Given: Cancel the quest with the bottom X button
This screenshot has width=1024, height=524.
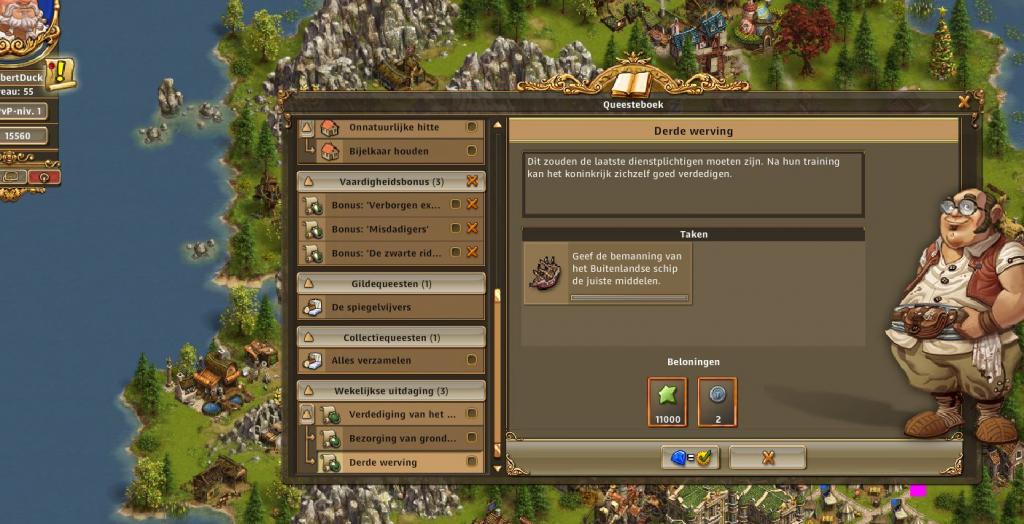Looking at the screenshot, I should point(767,458).
